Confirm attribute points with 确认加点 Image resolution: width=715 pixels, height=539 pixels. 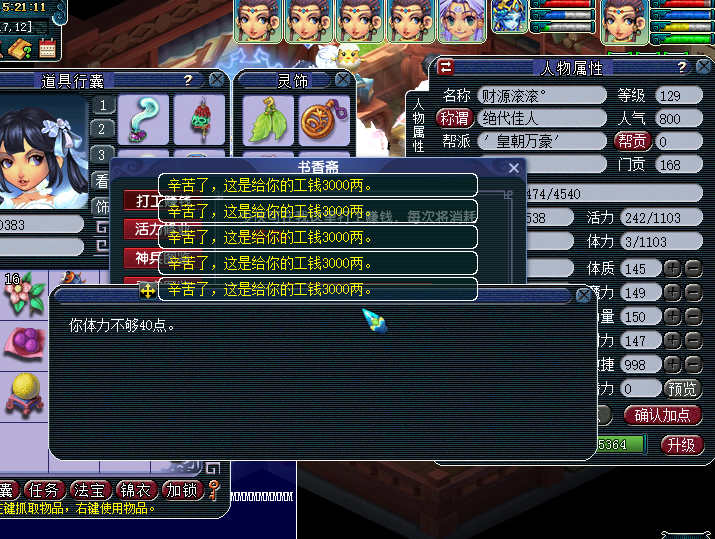(x=663, y=414)
